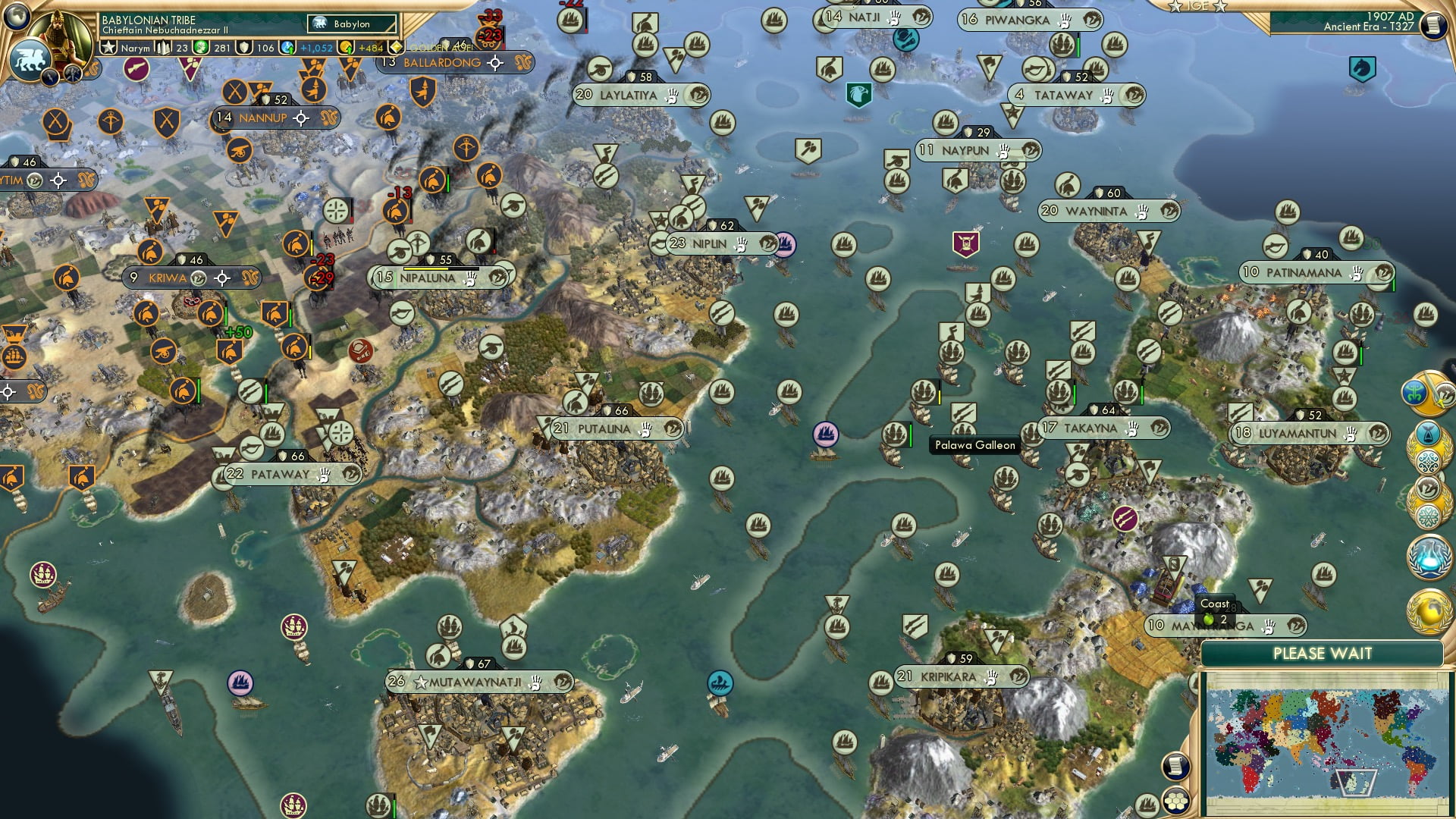Click the gold coin income icon in top bar

click(x=346, y=48)
